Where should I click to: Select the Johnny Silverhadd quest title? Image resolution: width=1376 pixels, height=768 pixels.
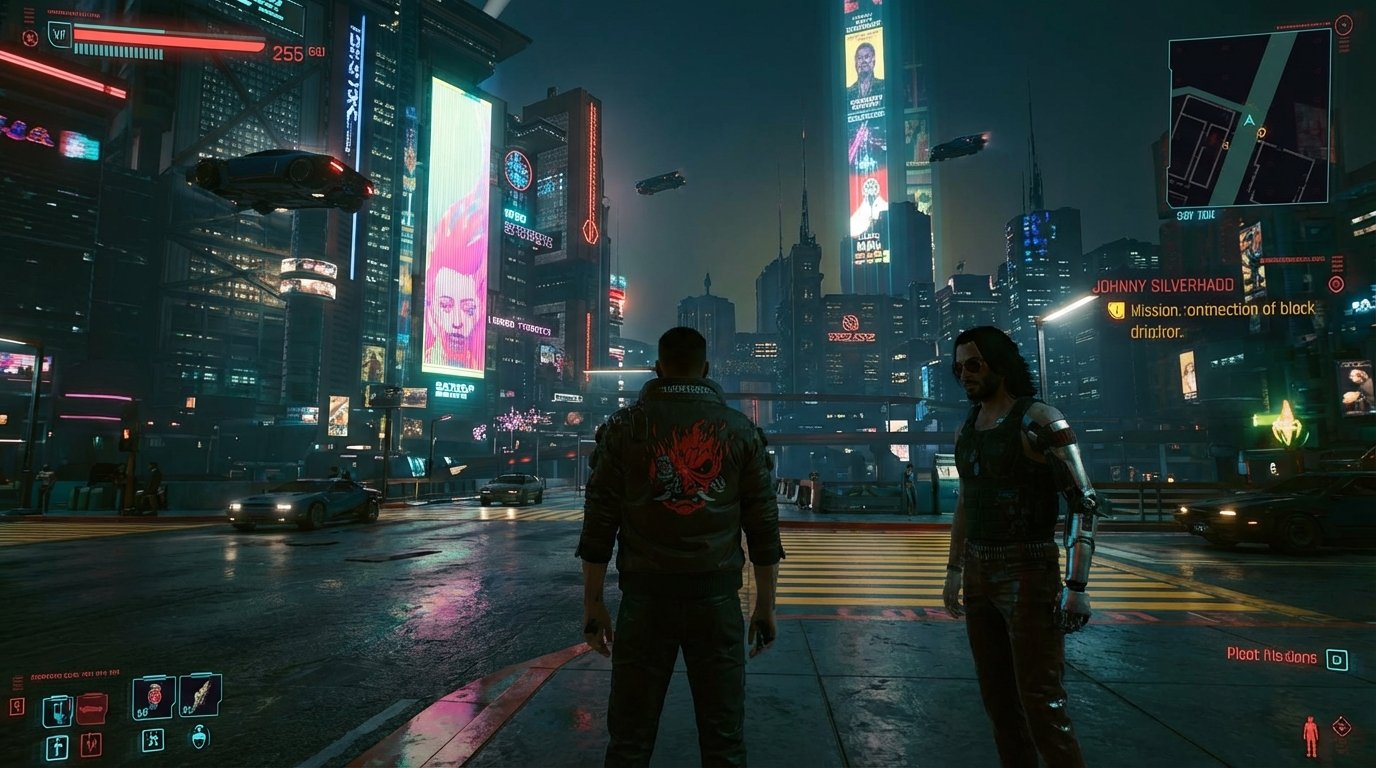click(1164, 283)
